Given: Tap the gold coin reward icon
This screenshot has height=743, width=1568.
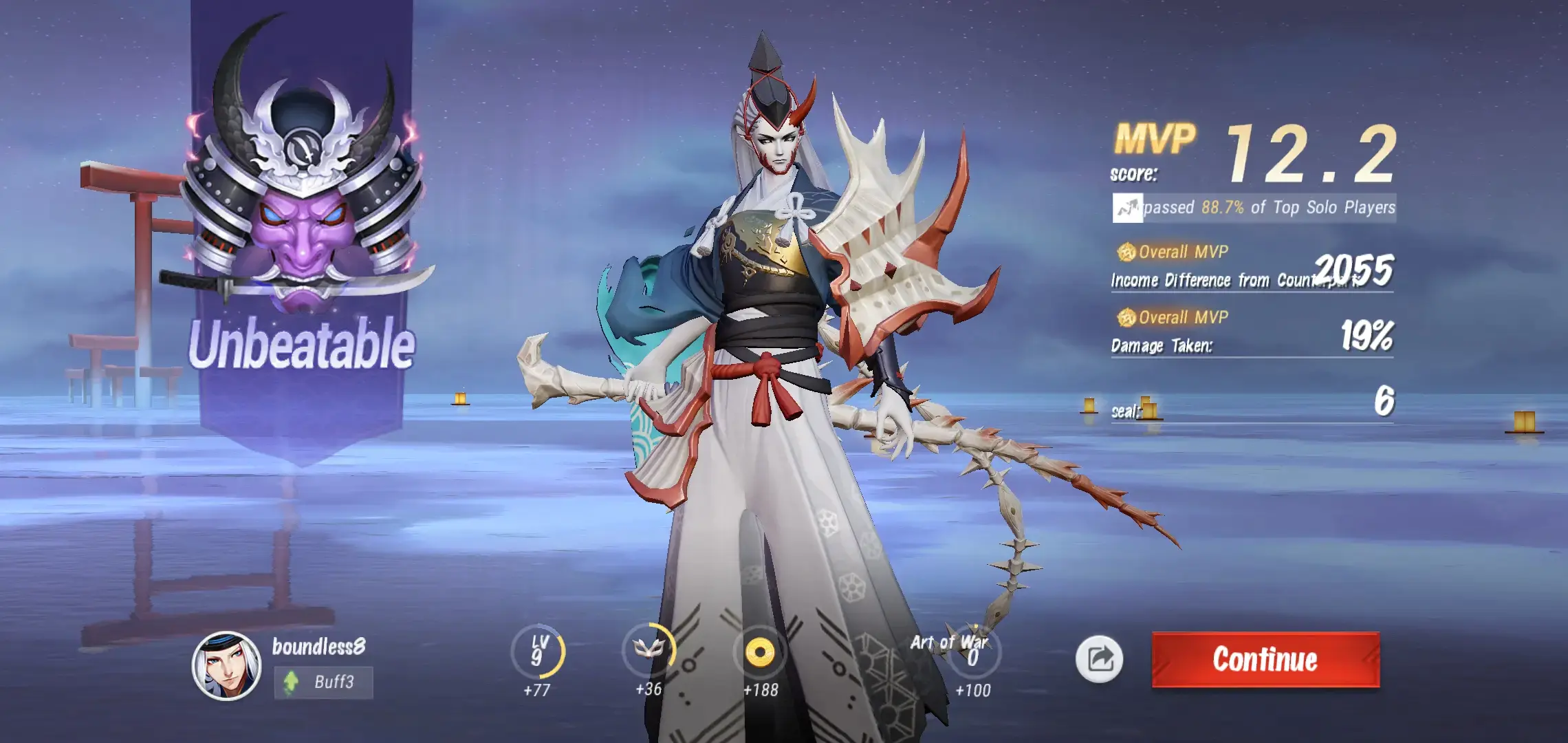Looking at the screenshot, I should click(760, 652).
